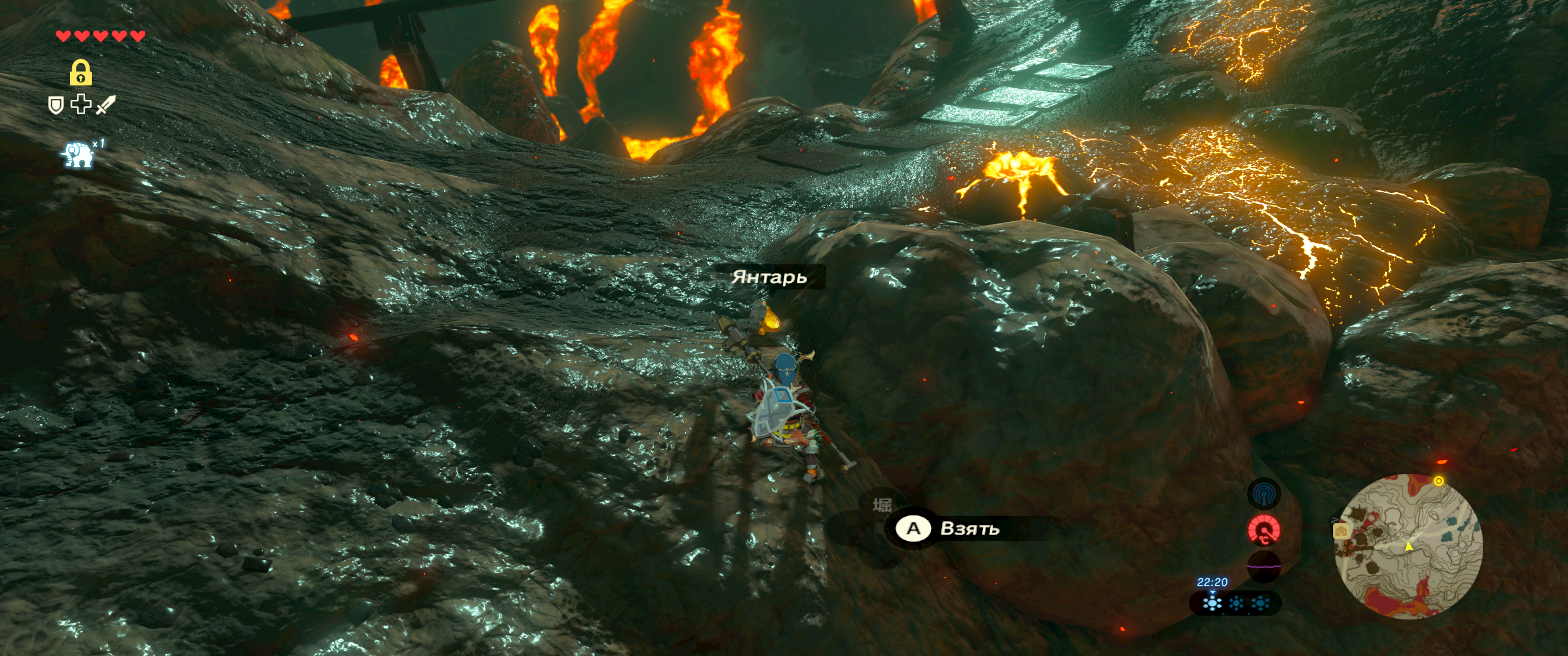
Task: Click the yellow padlock icon
Action: 80,72
